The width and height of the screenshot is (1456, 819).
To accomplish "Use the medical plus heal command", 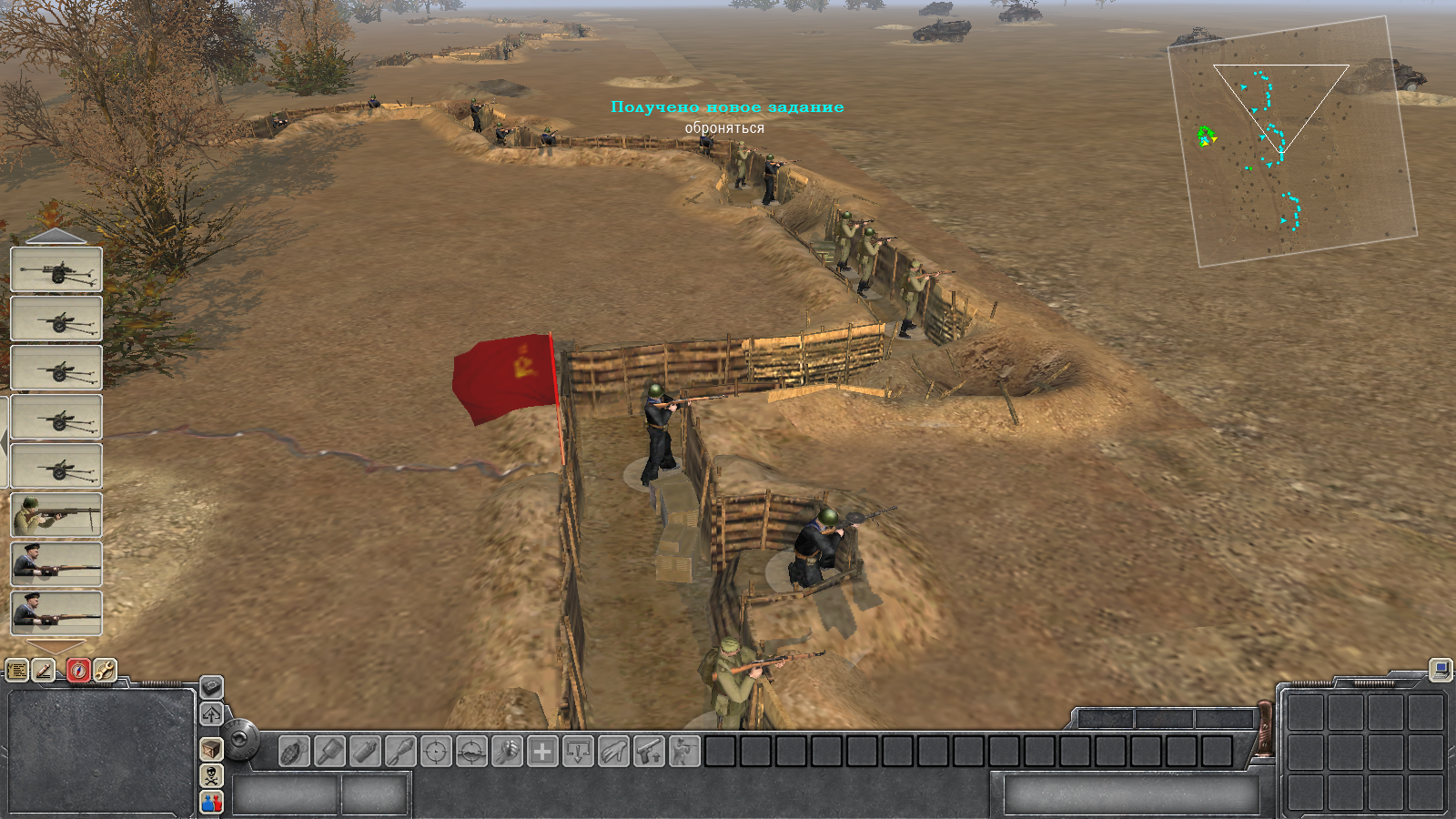I will (x=542, y=753).
